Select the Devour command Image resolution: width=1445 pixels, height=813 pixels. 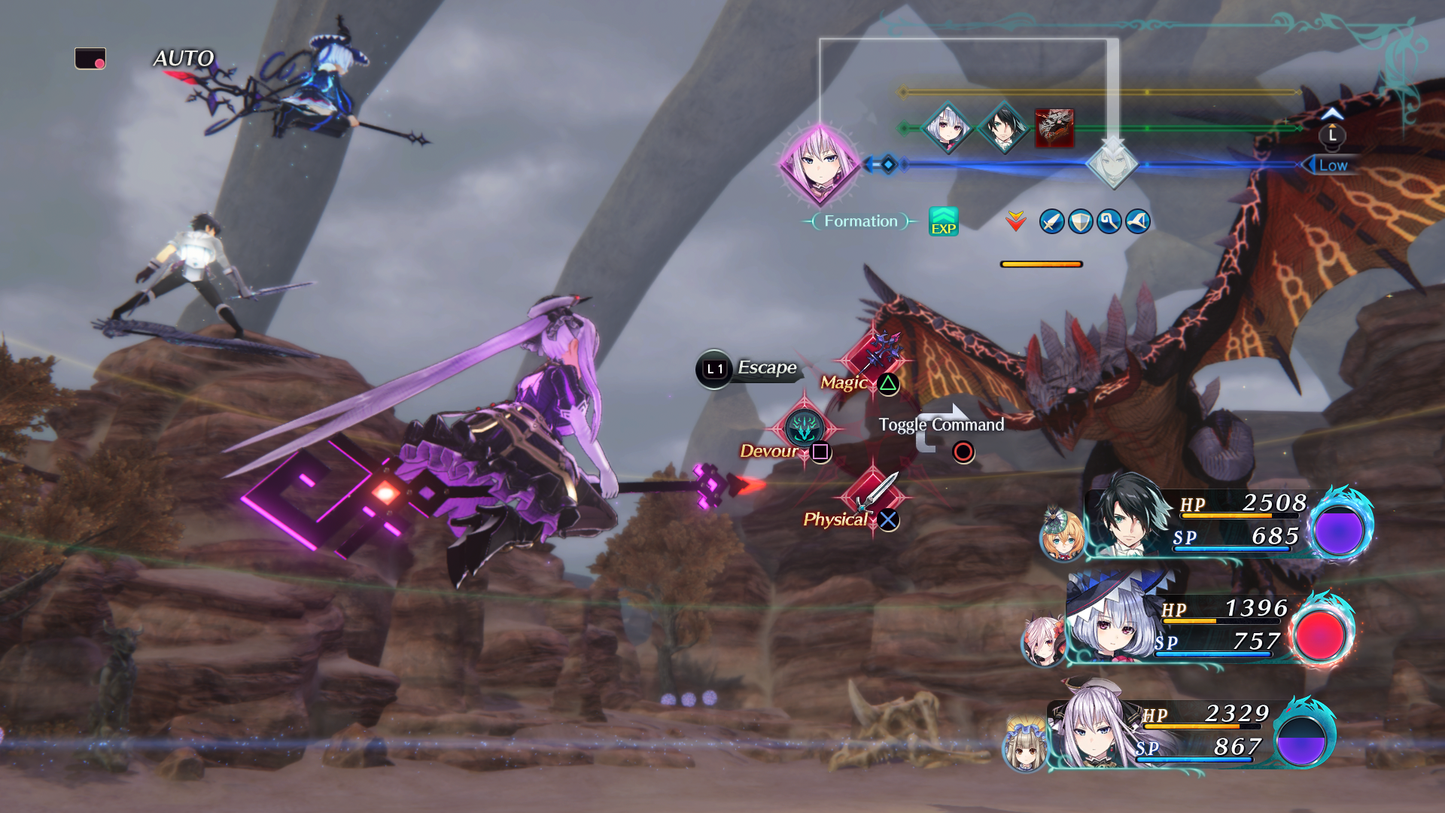point(803,430)
